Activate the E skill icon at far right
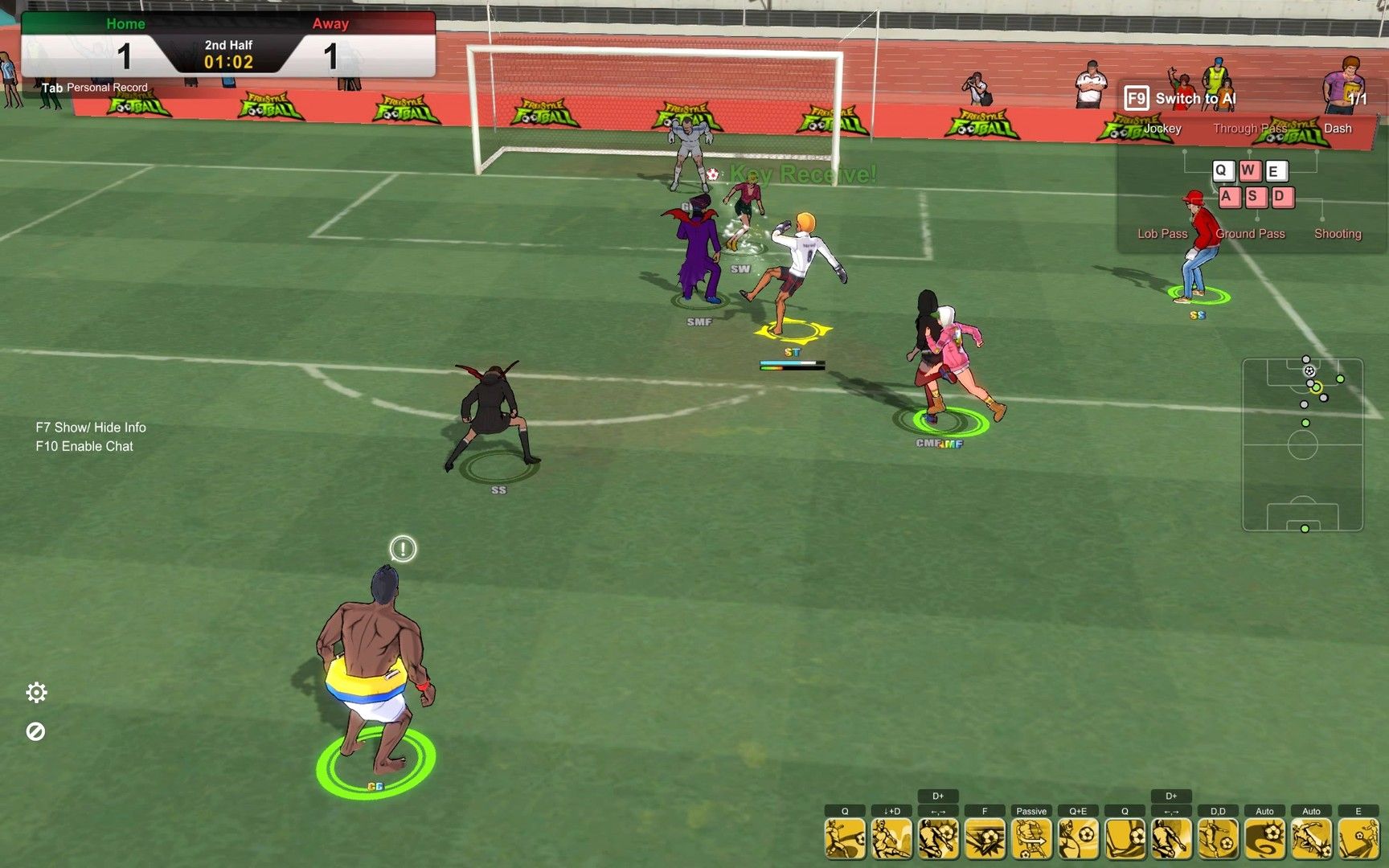 tap(1358, 838)
